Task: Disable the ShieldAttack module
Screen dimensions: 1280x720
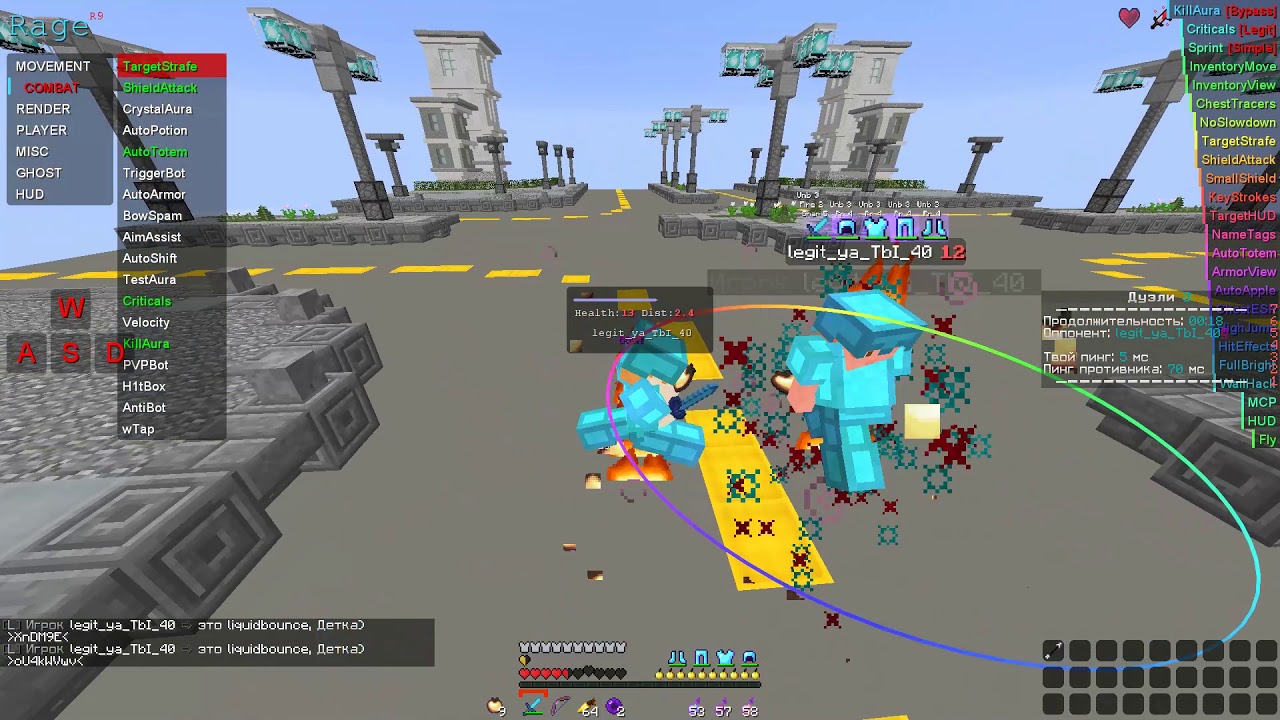Action: (x=158, y=87)
